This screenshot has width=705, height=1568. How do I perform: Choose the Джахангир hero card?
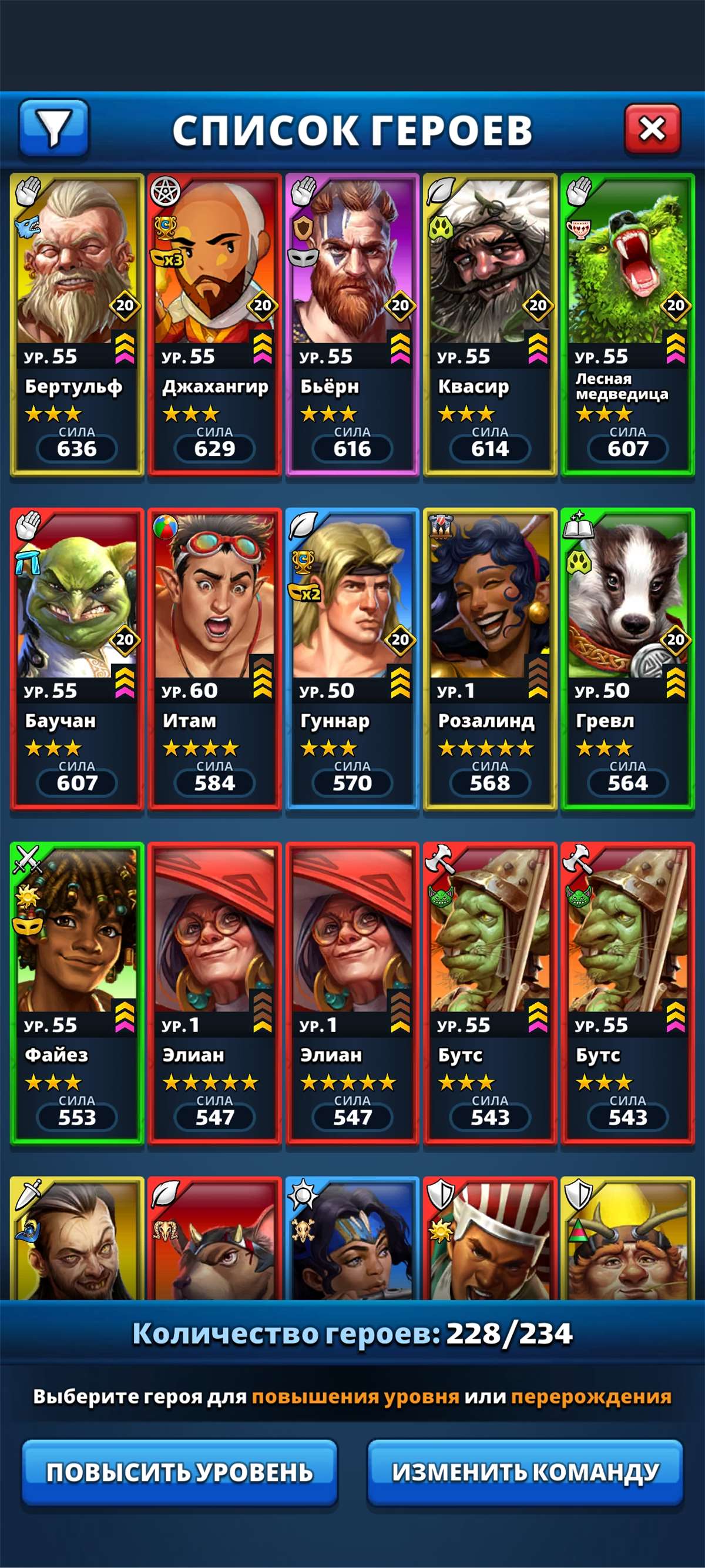(x=214, y=324)
